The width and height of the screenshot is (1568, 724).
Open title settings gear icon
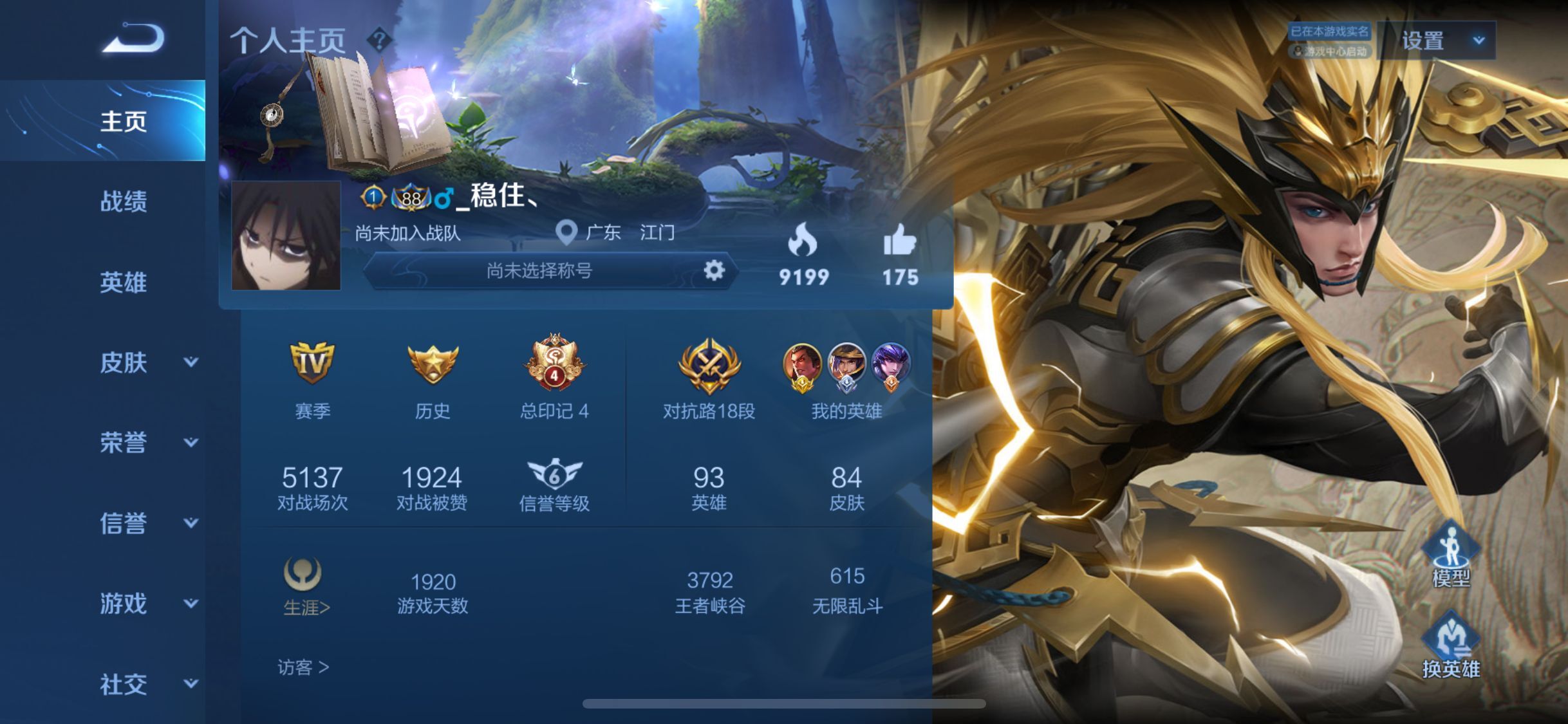(x=714, y=270)
